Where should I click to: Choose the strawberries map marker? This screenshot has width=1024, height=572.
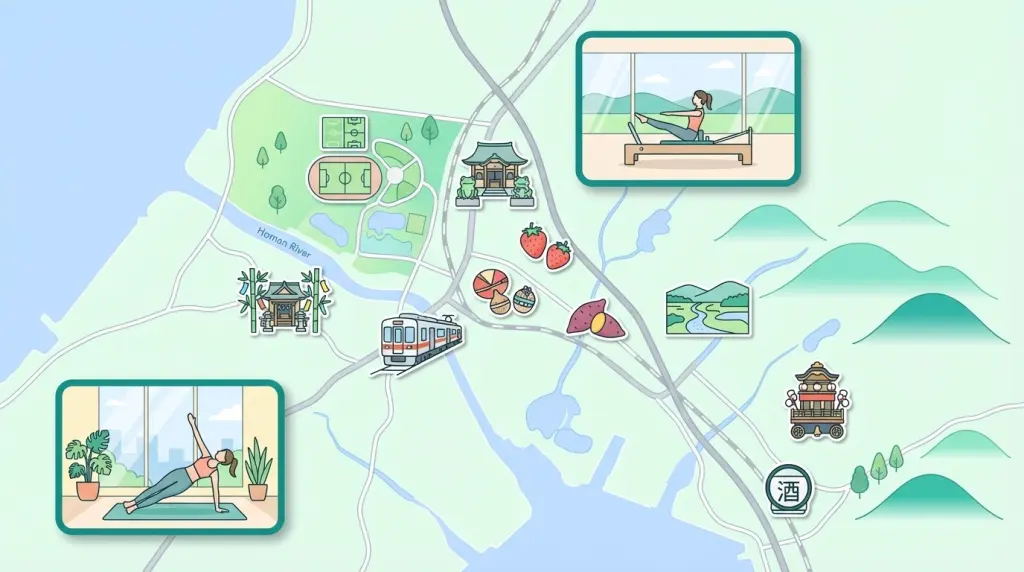tap(545, 246)
